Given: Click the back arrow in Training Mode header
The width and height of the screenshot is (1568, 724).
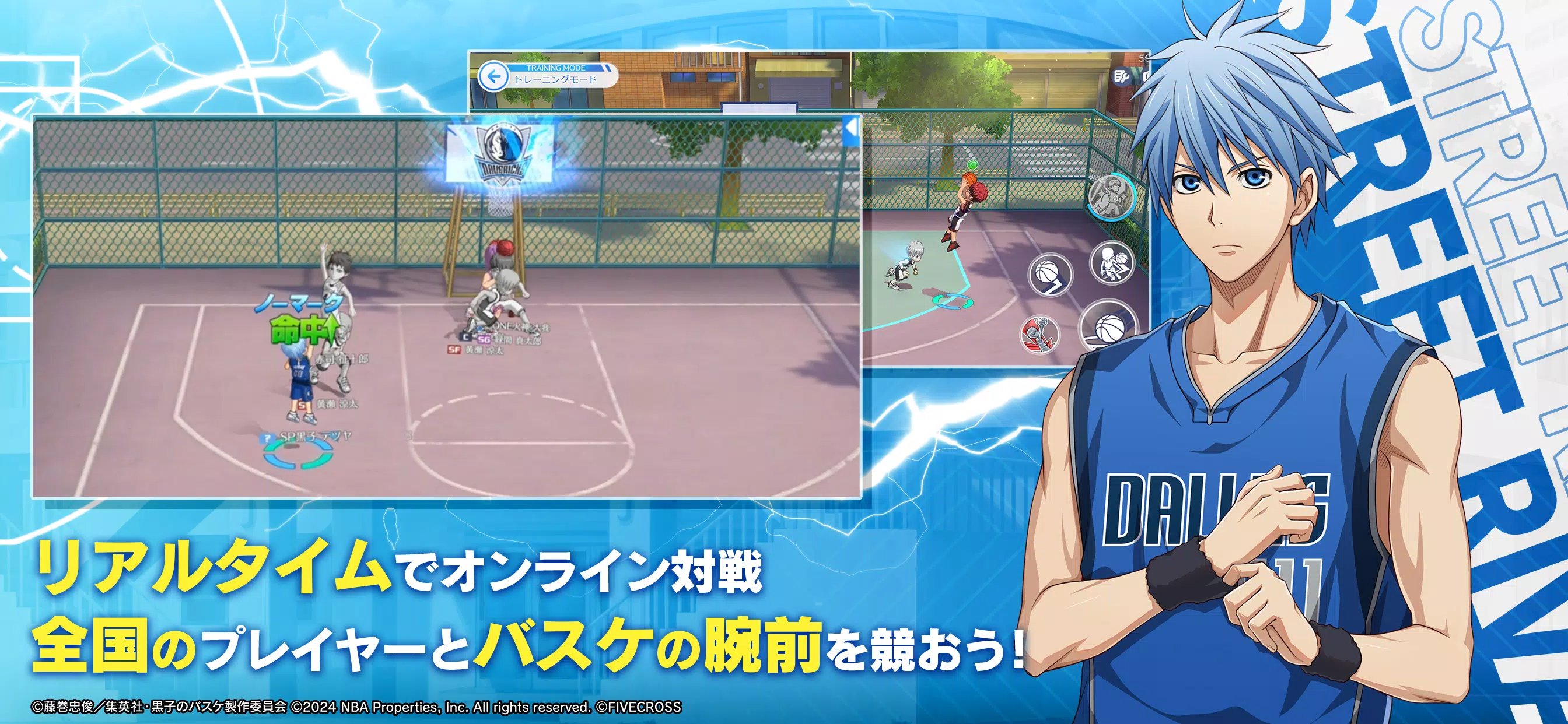Looking at the screenshot, I should (494, 77).
